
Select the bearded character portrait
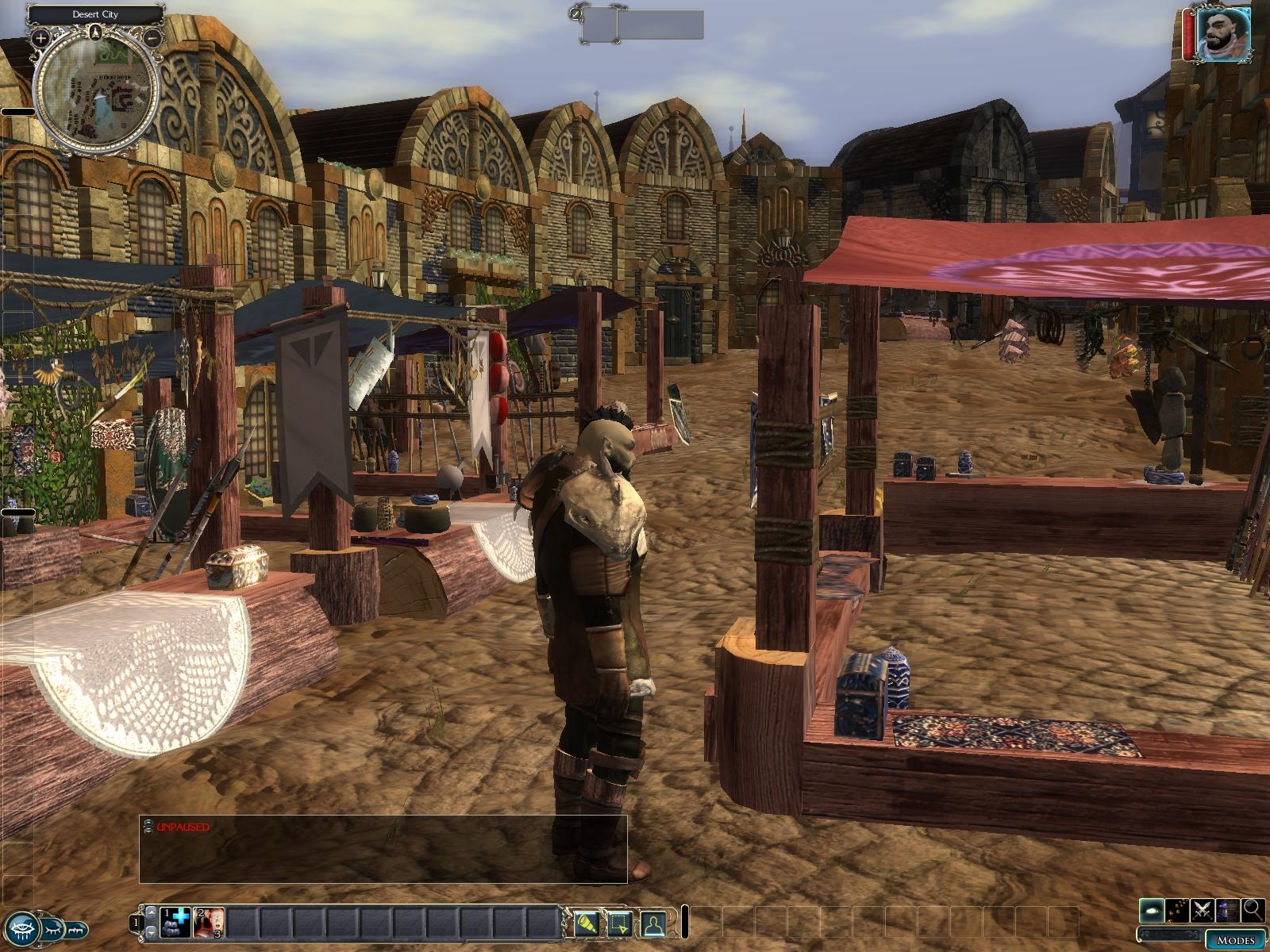[1223, 36]
